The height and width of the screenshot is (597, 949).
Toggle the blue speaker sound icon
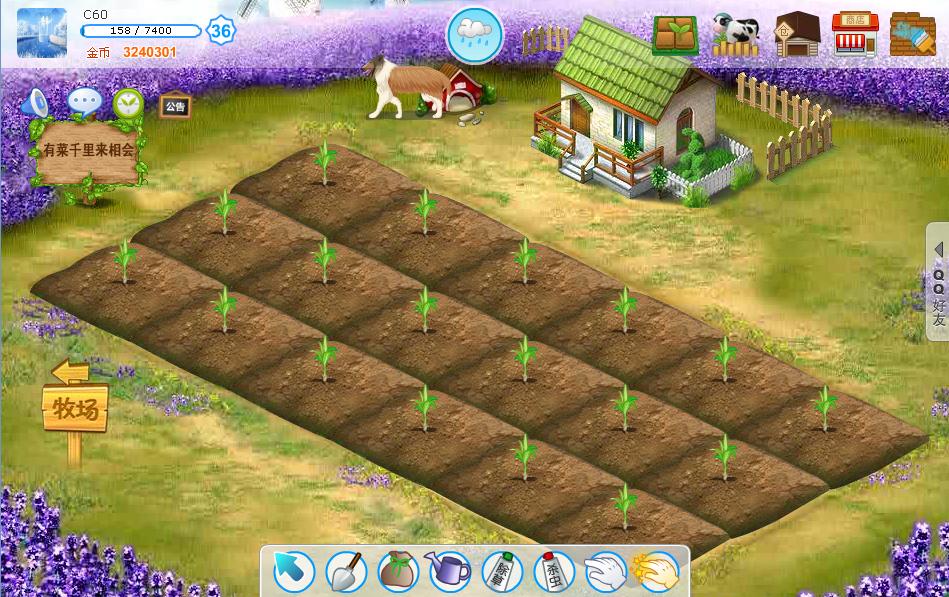pos(36,102)
